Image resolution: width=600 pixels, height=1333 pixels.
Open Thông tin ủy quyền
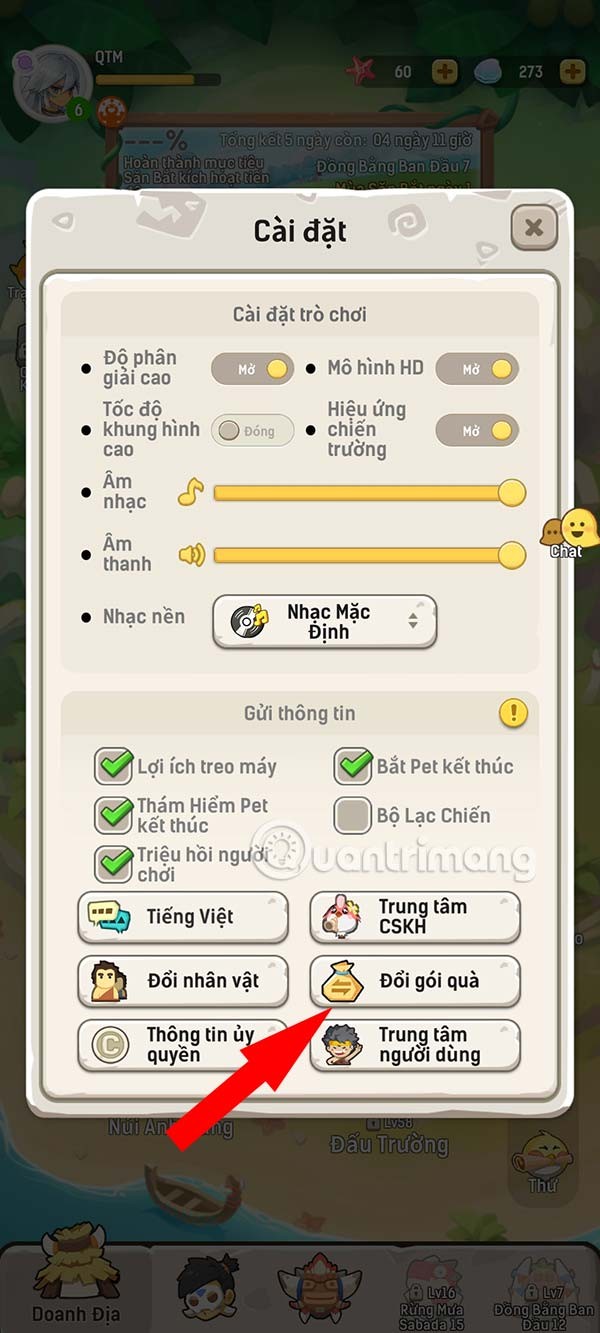[183, 1045]
